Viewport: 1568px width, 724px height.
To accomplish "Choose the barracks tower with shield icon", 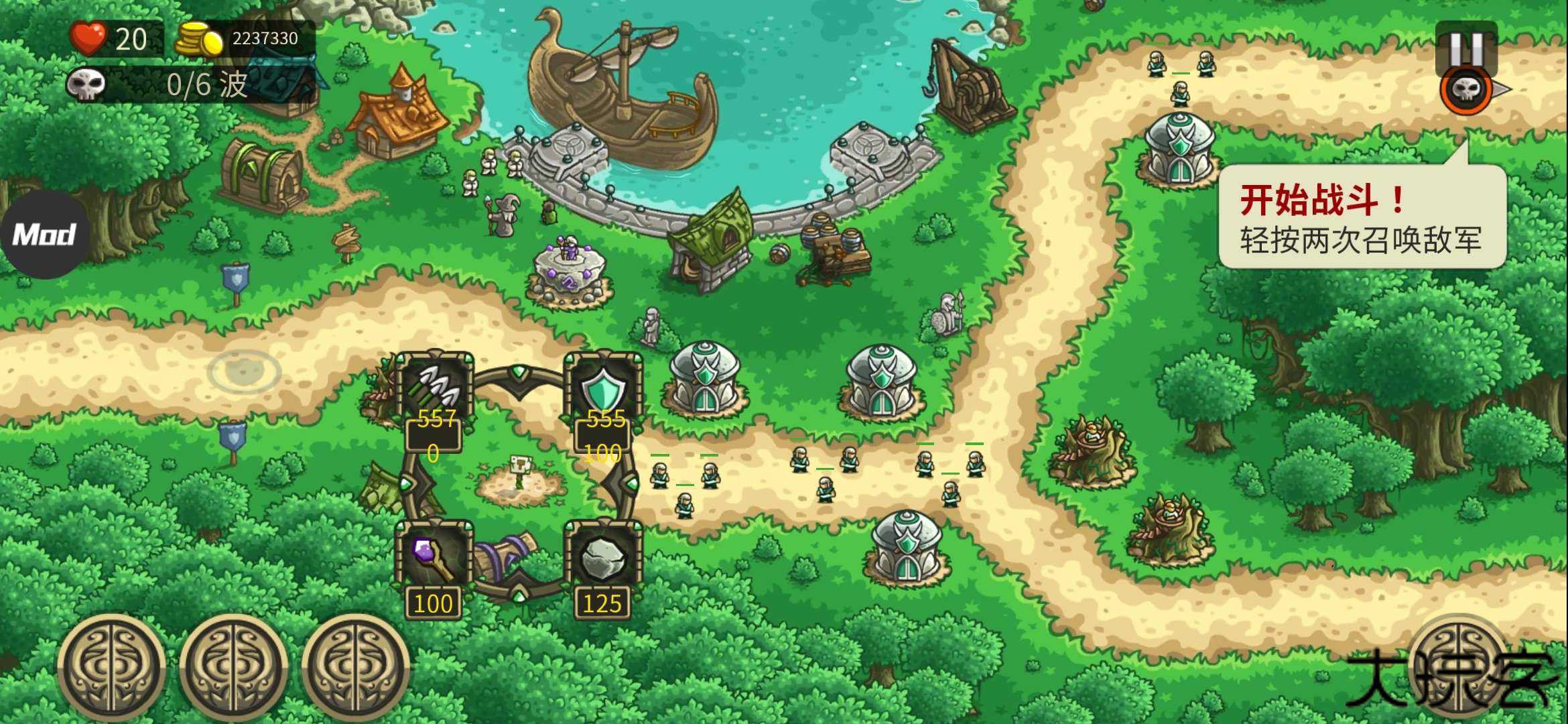I will (604, 388).
